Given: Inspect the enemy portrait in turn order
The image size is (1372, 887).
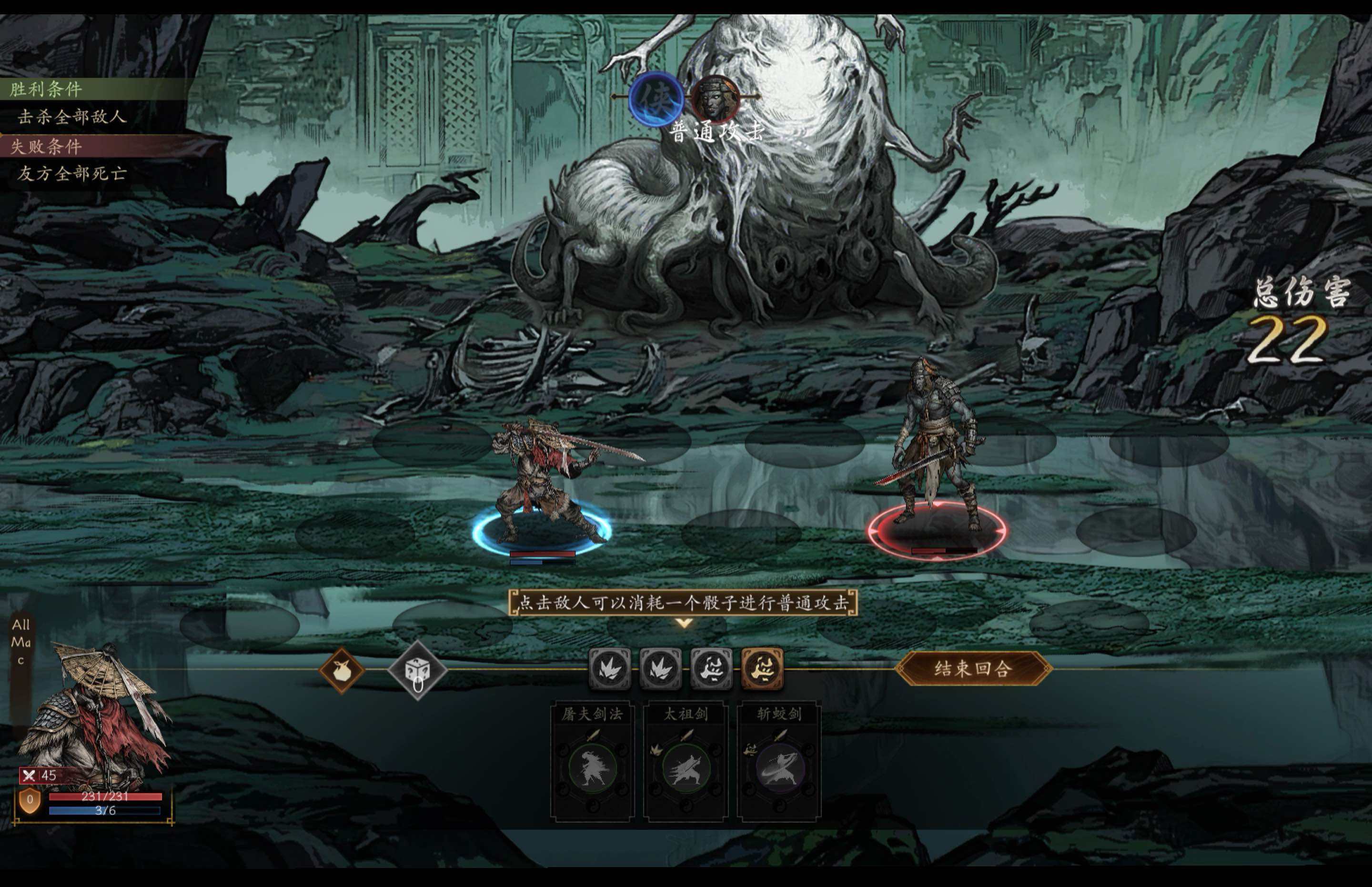Looking at the screenshot, I should coord(716,99).
